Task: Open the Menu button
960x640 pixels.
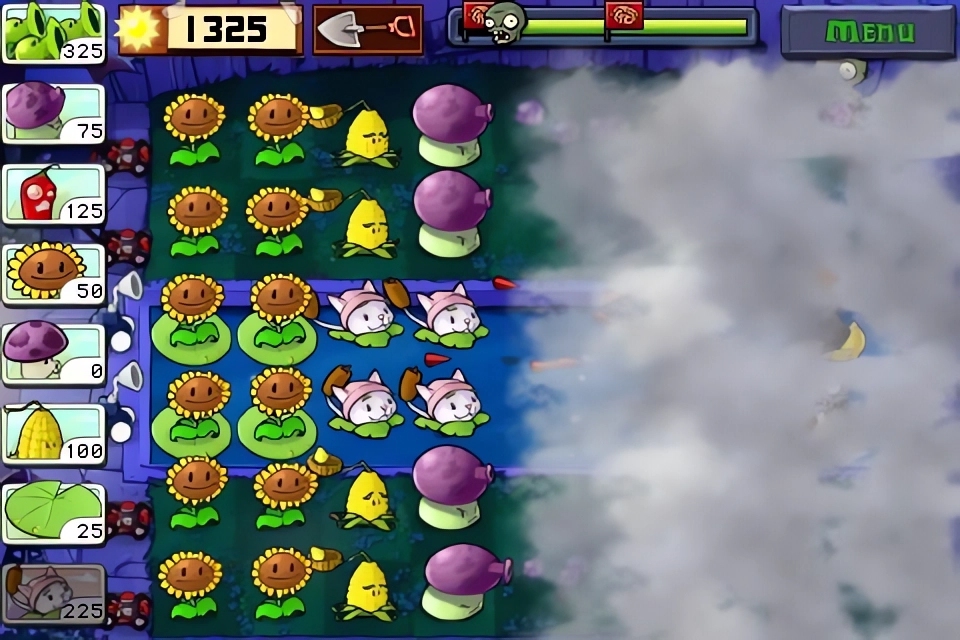Action: click(868, 31)
